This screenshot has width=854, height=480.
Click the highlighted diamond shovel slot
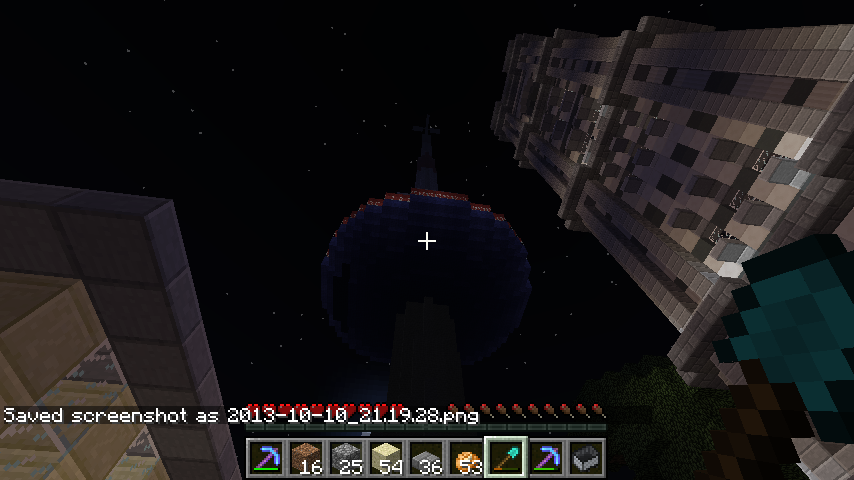coord(504,458)
